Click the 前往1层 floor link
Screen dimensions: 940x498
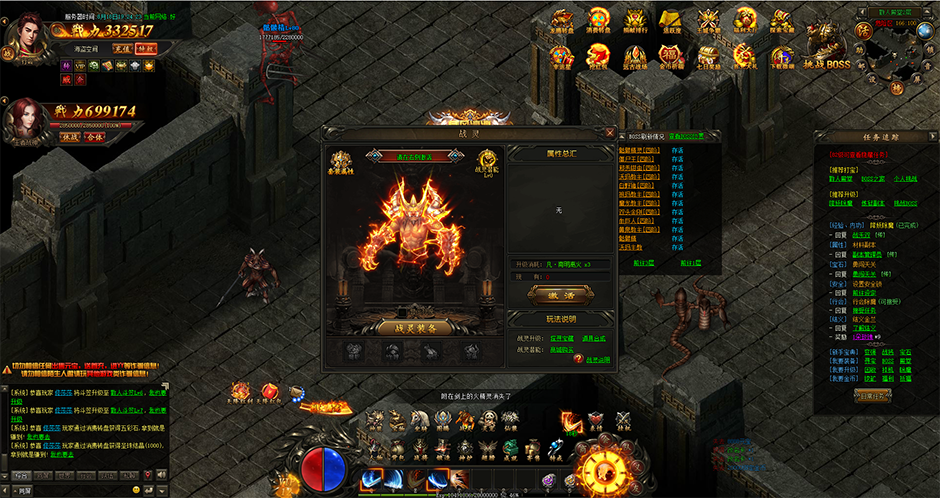pos(690,262)
